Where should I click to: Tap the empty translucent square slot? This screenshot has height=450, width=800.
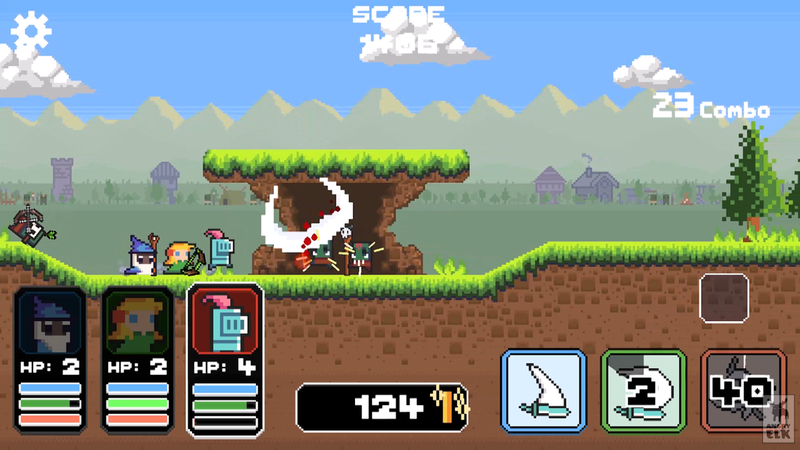[x=724, y=298]
